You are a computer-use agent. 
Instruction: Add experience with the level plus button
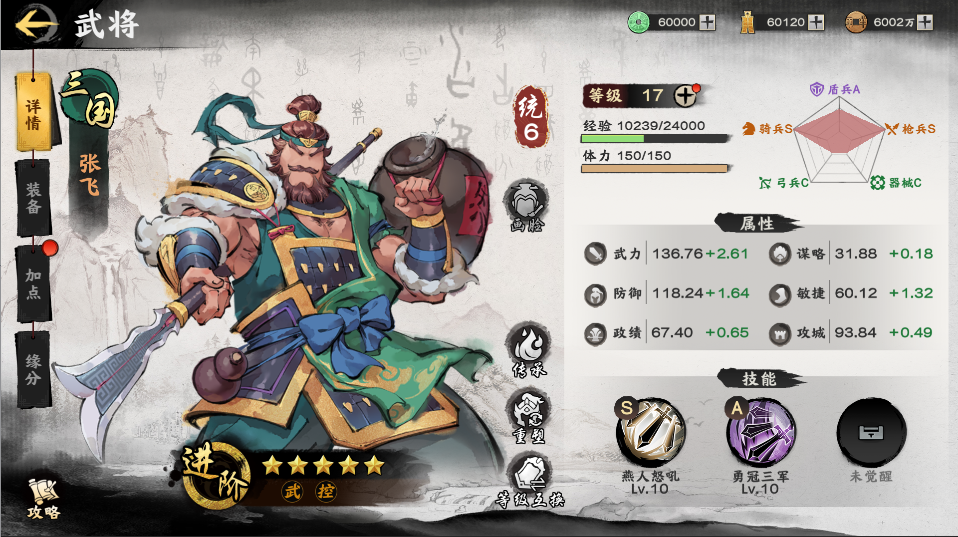[685, 96]
